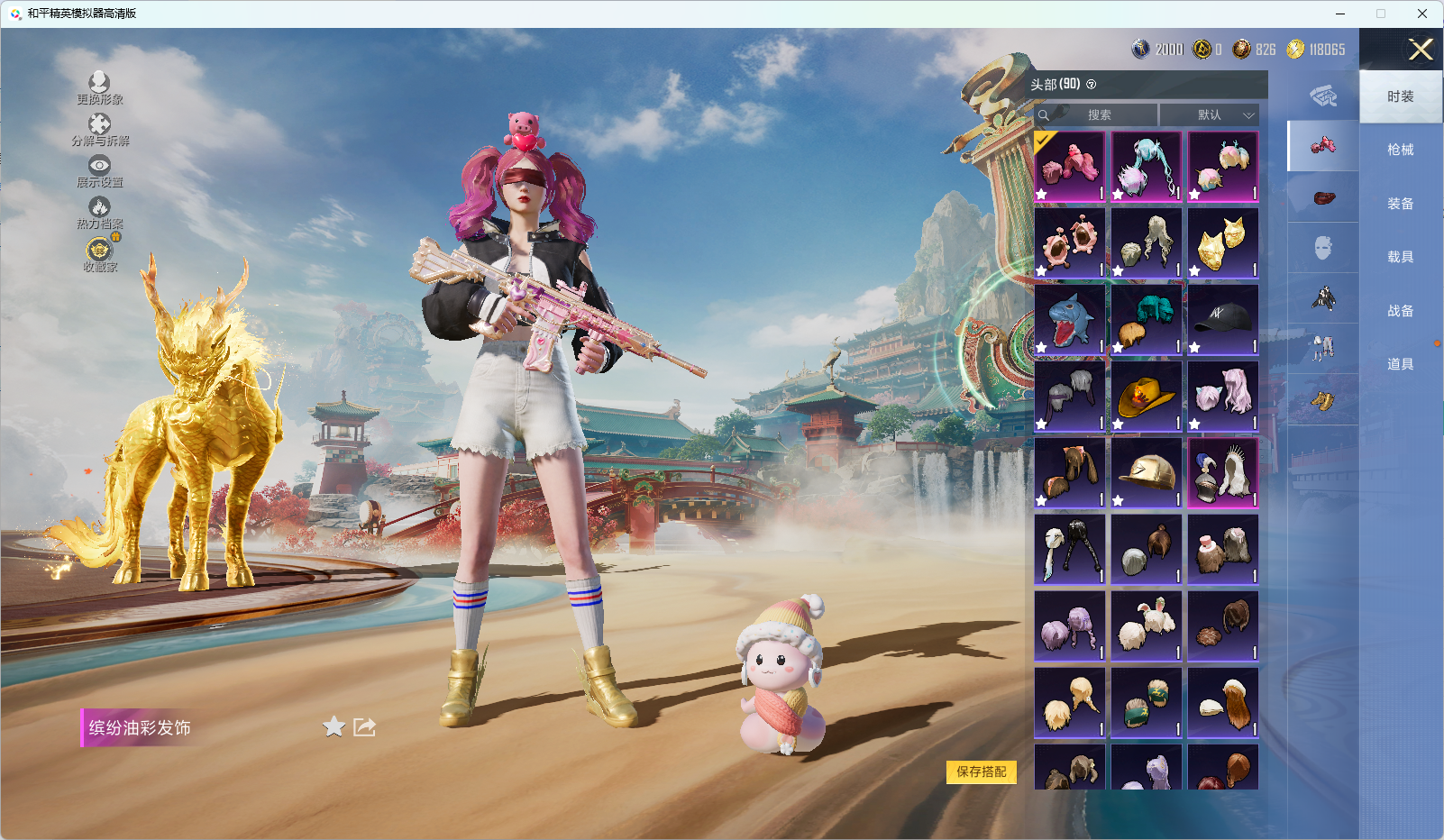Open the 装备 category tab
1444x840 pixels.
(1400, 204)
